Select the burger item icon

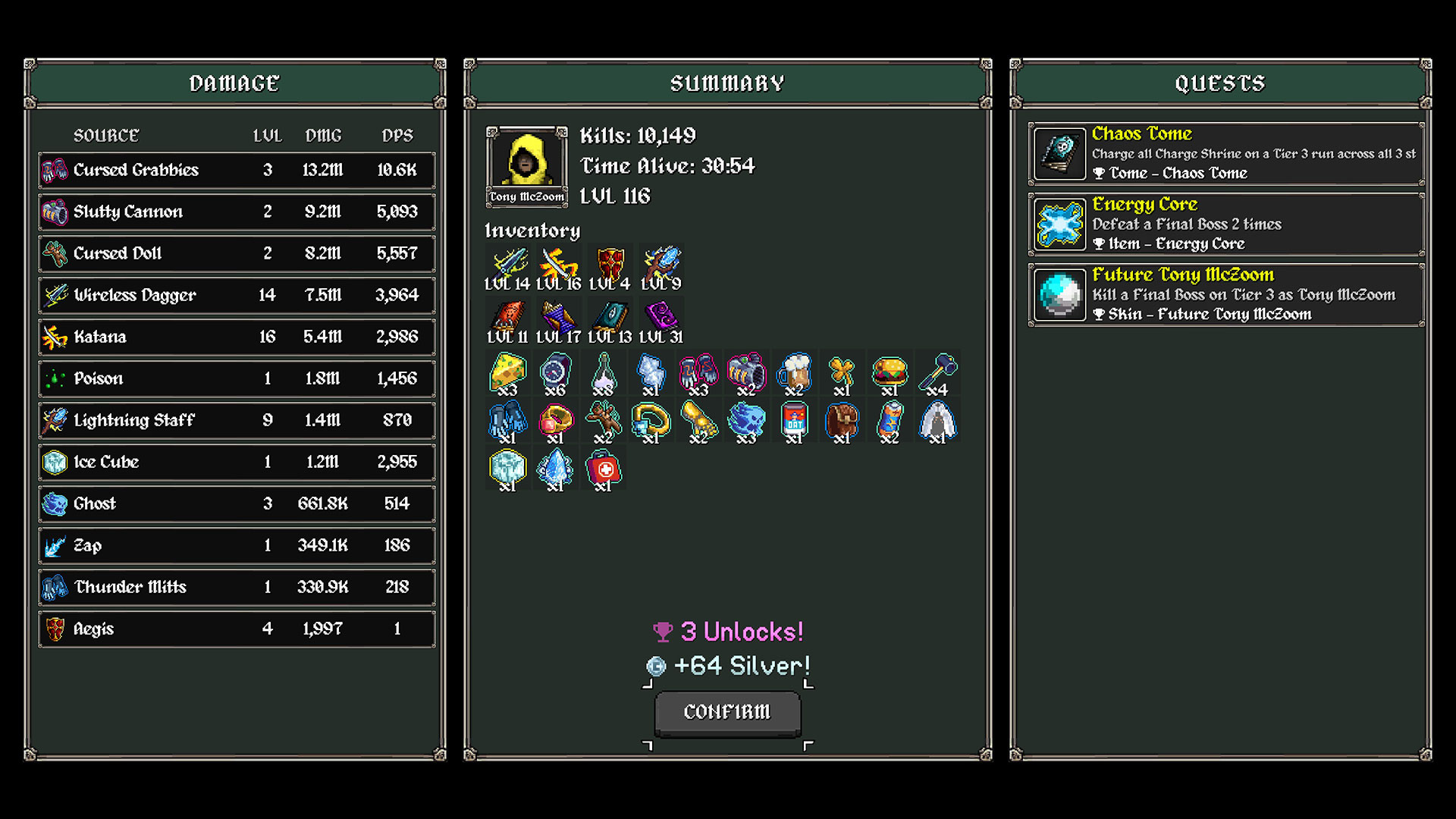pos(890,373)
